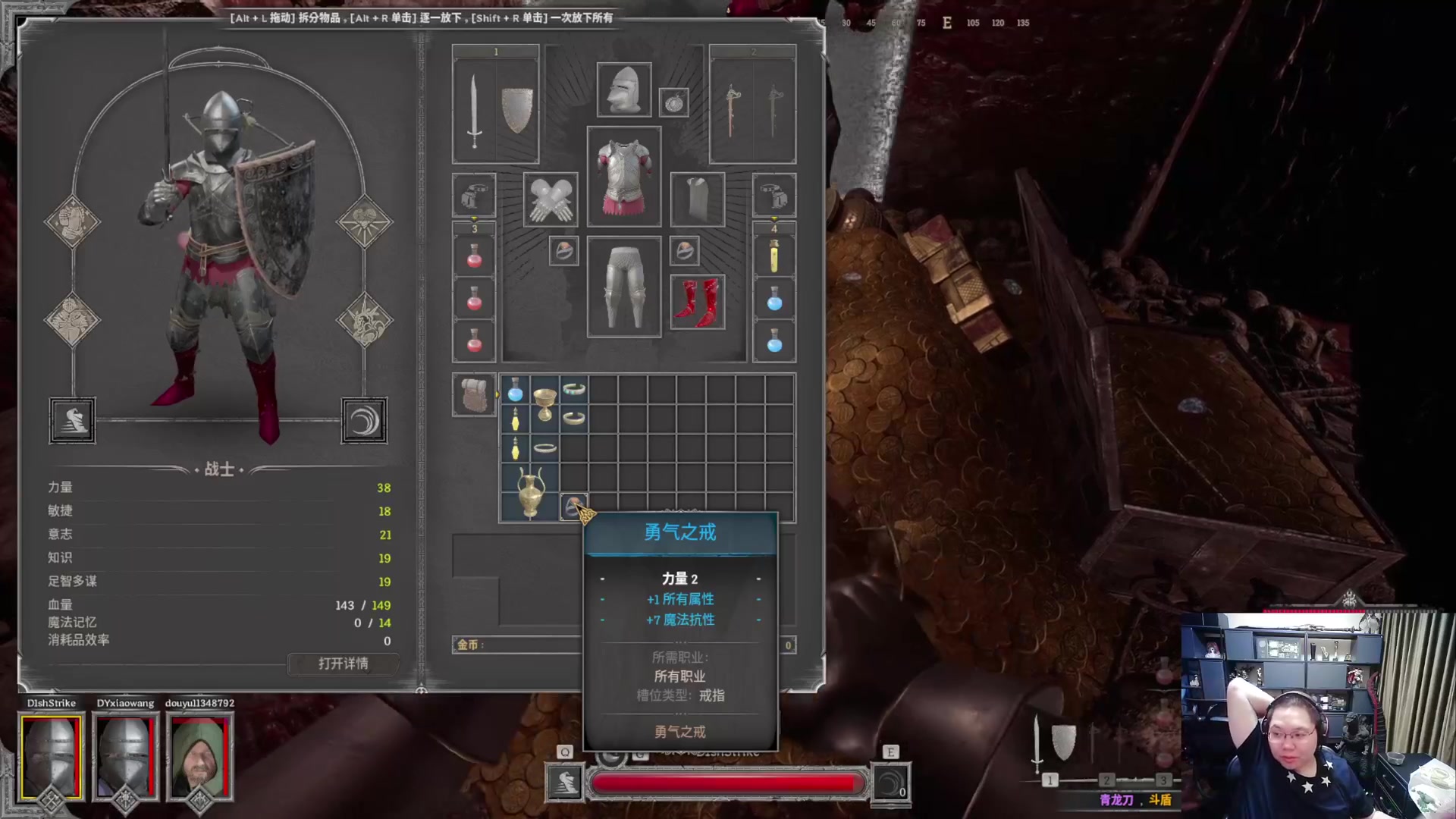This screenshot has height=819, width=1456.
Task: Select the golden vase in inventory
Action: click(530, 493)
